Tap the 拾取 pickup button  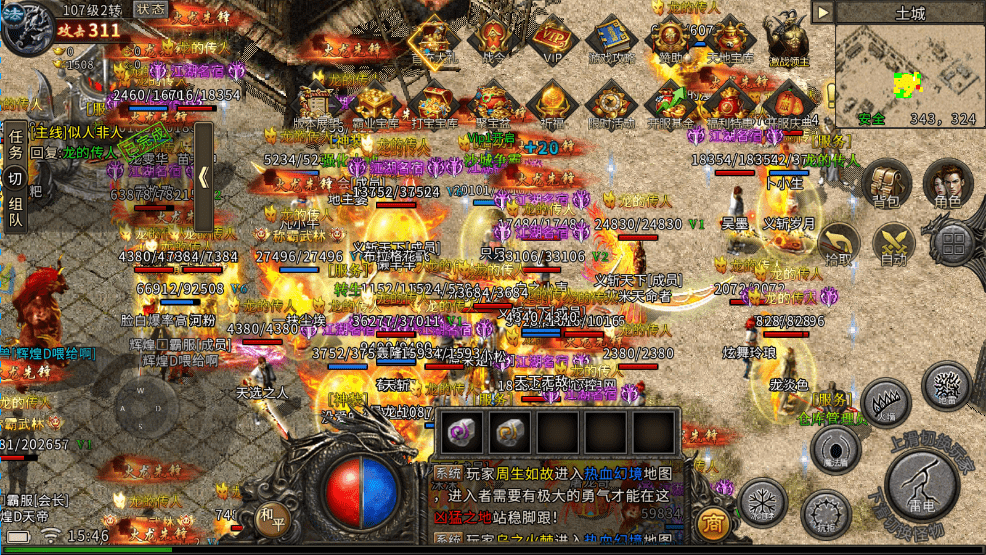click(x=839, y=243)
